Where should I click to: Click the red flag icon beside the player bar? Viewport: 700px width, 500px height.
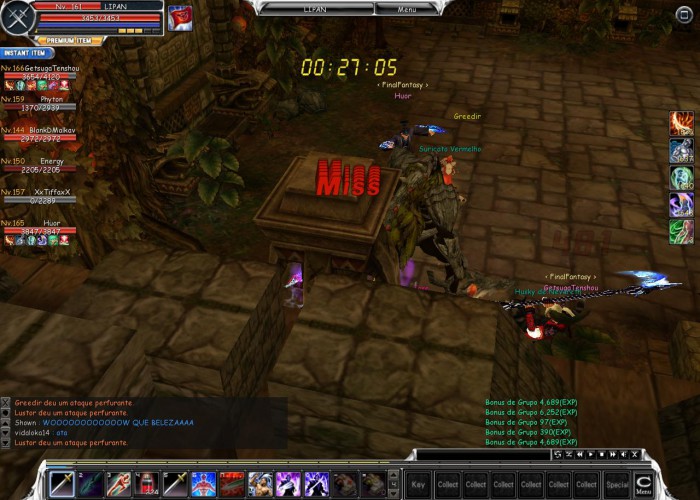[180, 18]
